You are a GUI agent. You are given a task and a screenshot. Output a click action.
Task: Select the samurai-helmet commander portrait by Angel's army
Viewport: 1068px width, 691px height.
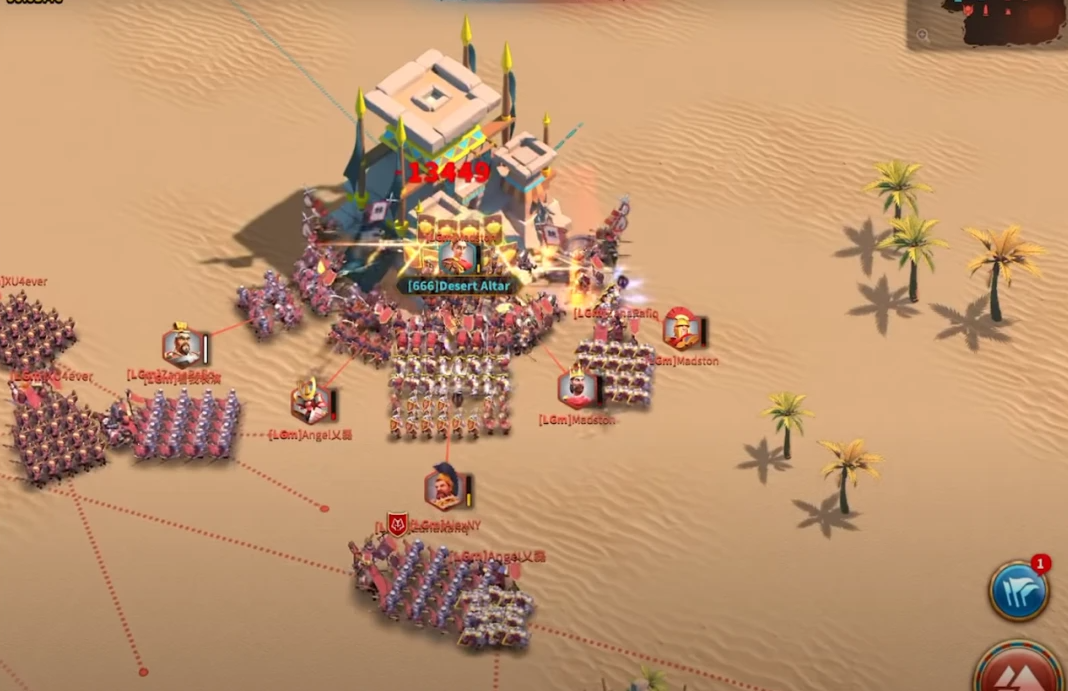pyautogui.click(x=310, y=402)
